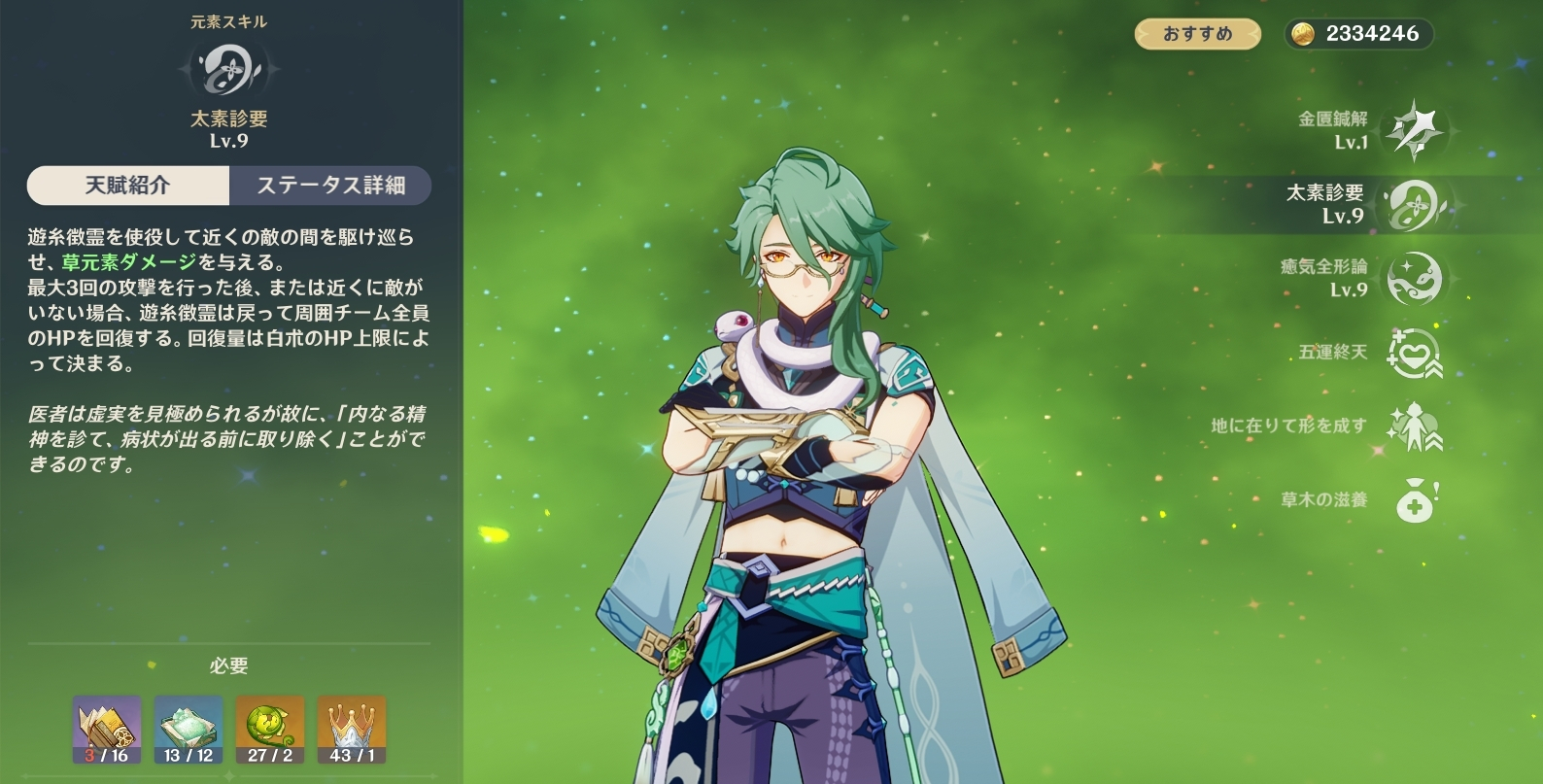Select the 金匱鍼解 Lv.1 talent
The width and height of the screenshot is (1543, 784).
click(x=1414, y=131)
